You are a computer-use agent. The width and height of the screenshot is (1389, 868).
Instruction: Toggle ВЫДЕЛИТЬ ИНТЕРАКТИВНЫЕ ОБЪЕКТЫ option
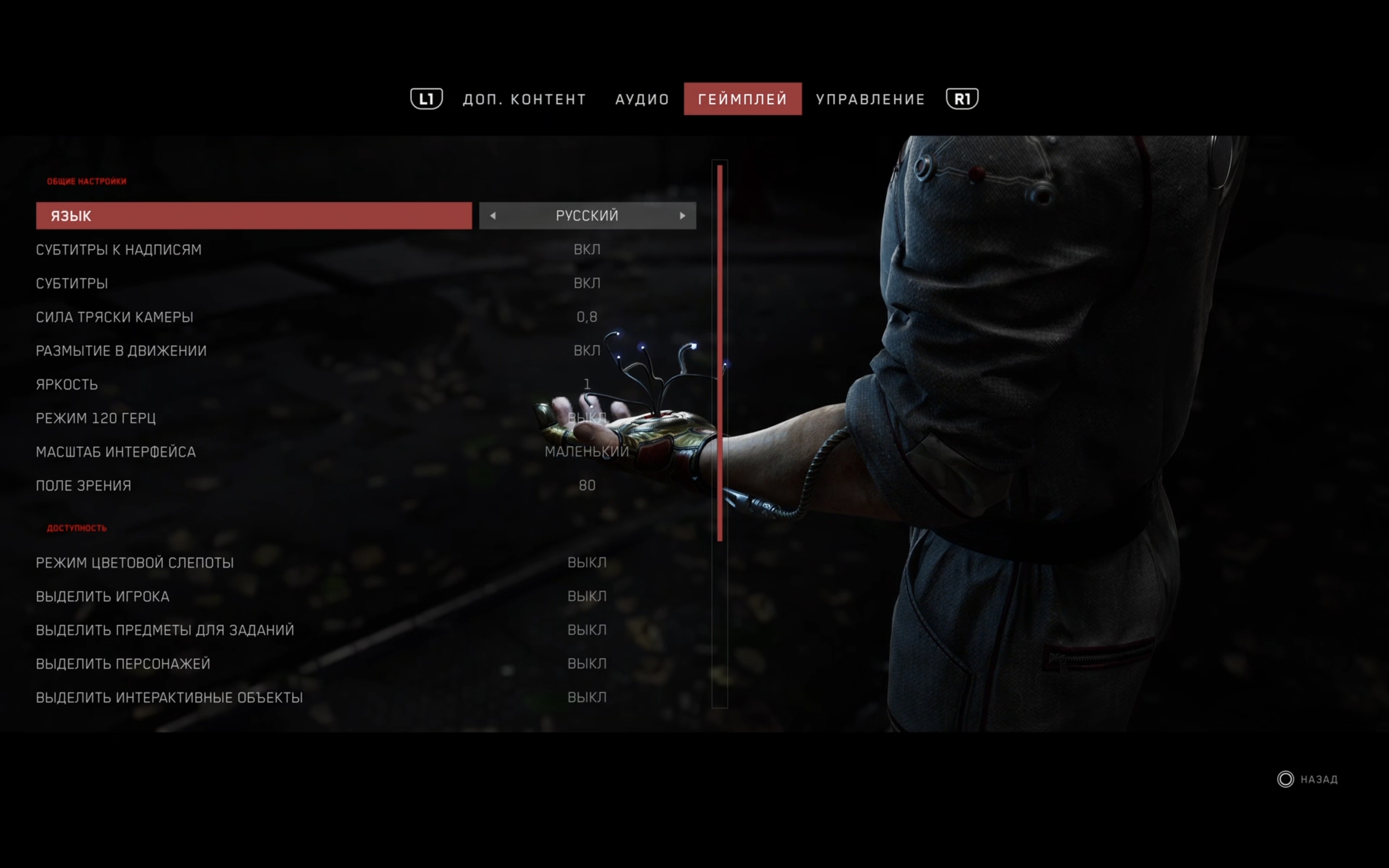point(587,697)
